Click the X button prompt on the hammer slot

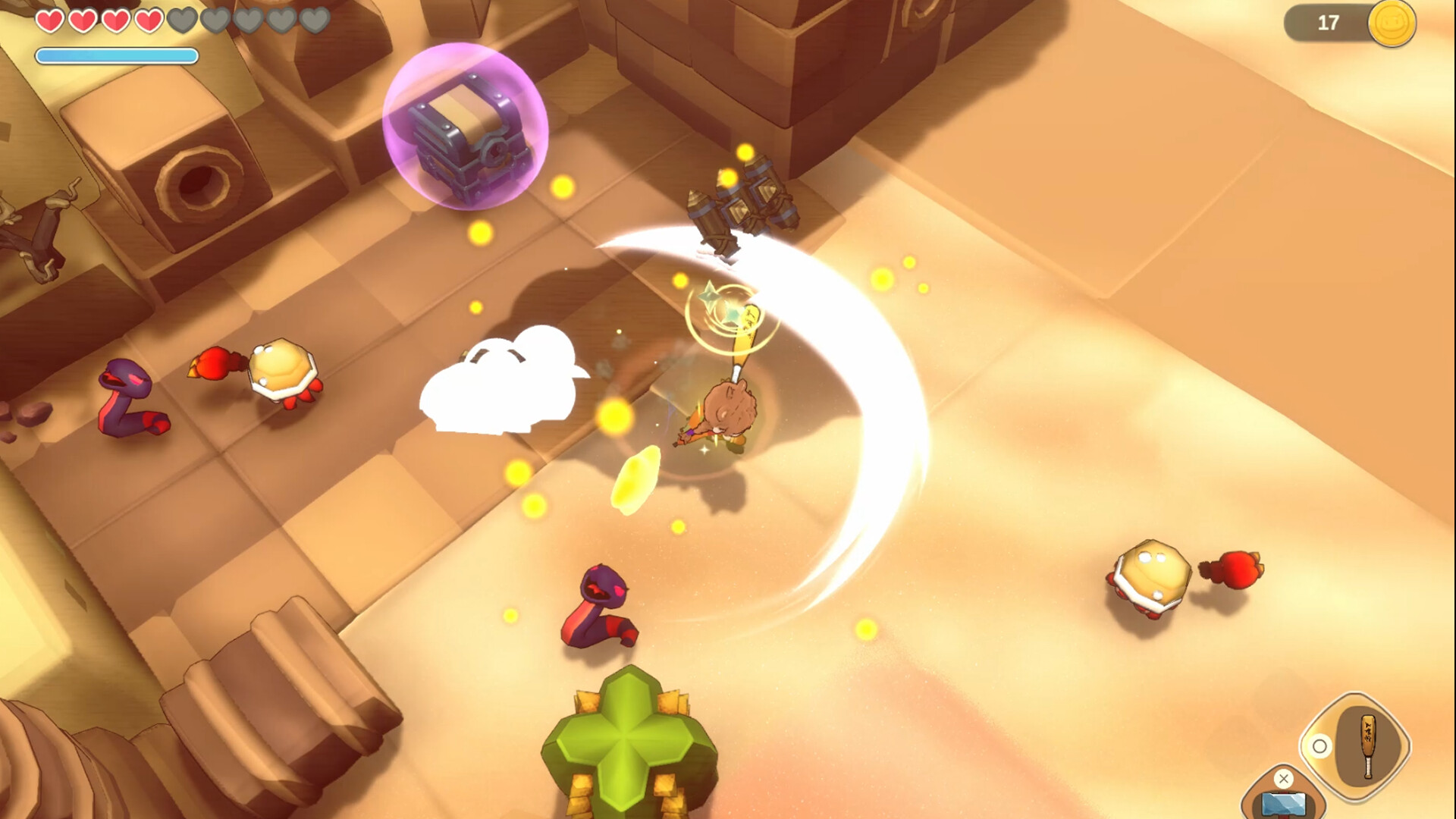pos(1283,778)
